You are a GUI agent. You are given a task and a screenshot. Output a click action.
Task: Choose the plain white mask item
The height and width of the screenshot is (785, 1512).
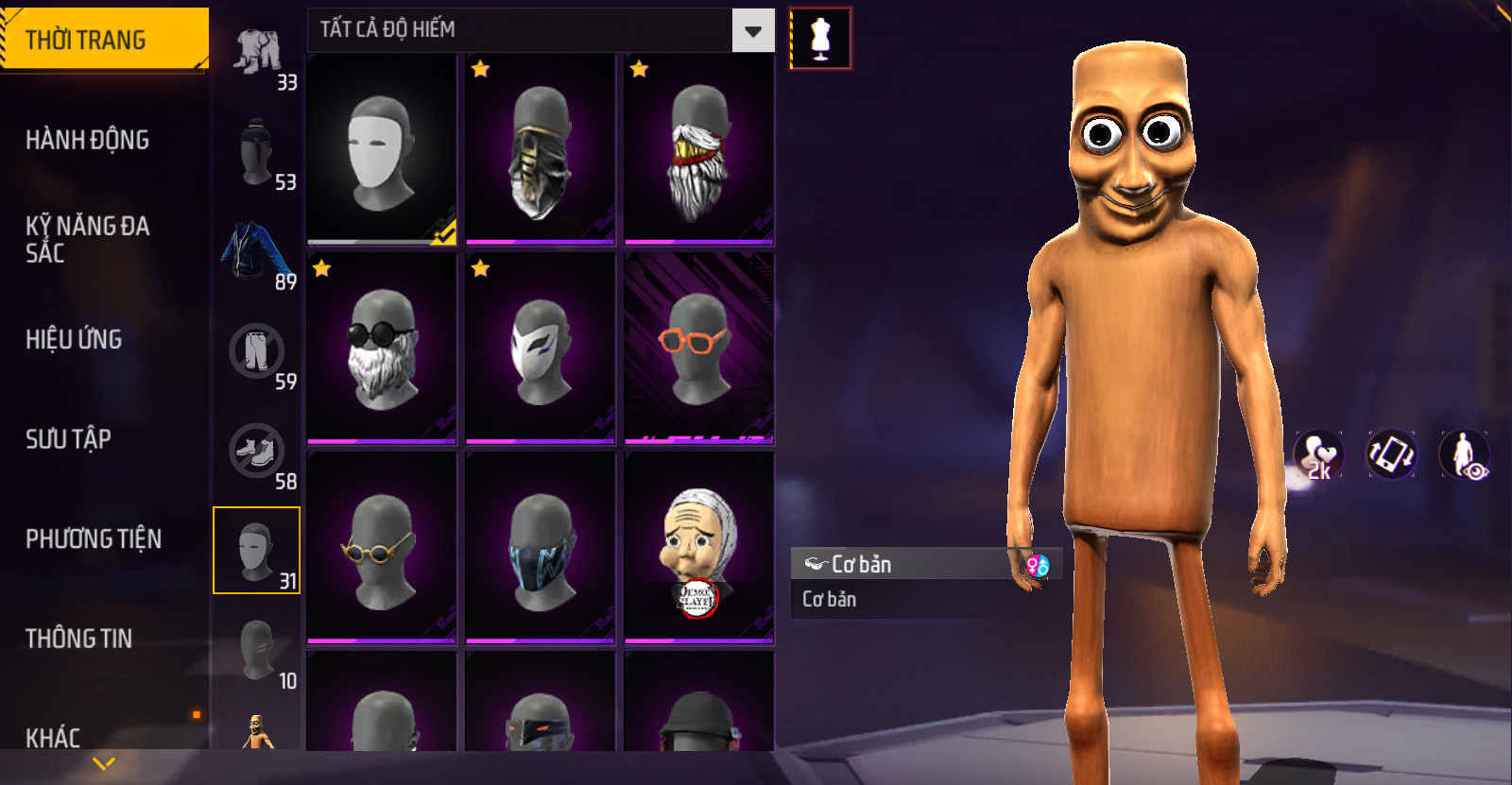[x=382, y=149]
